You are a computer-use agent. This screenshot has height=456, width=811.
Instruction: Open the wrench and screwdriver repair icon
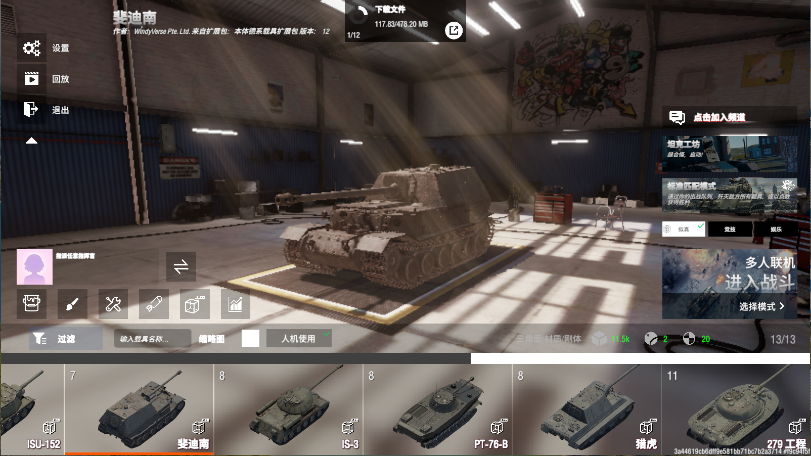(113, 303)
